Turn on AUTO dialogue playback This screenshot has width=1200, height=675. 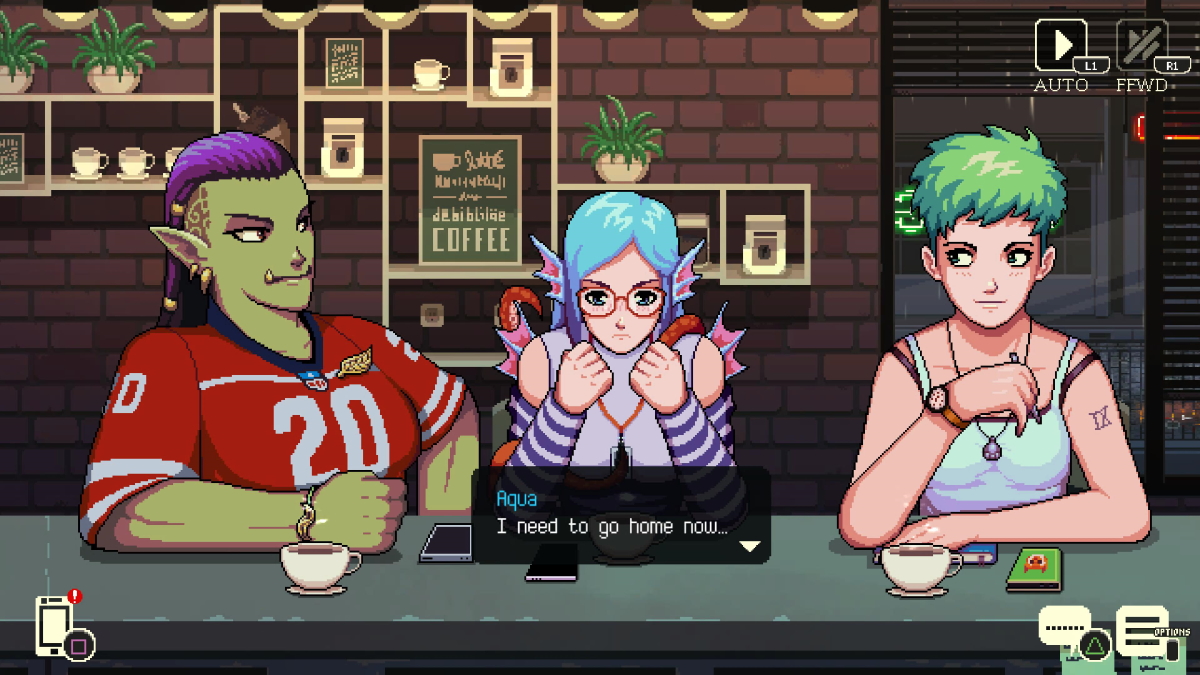[1061, 46]
